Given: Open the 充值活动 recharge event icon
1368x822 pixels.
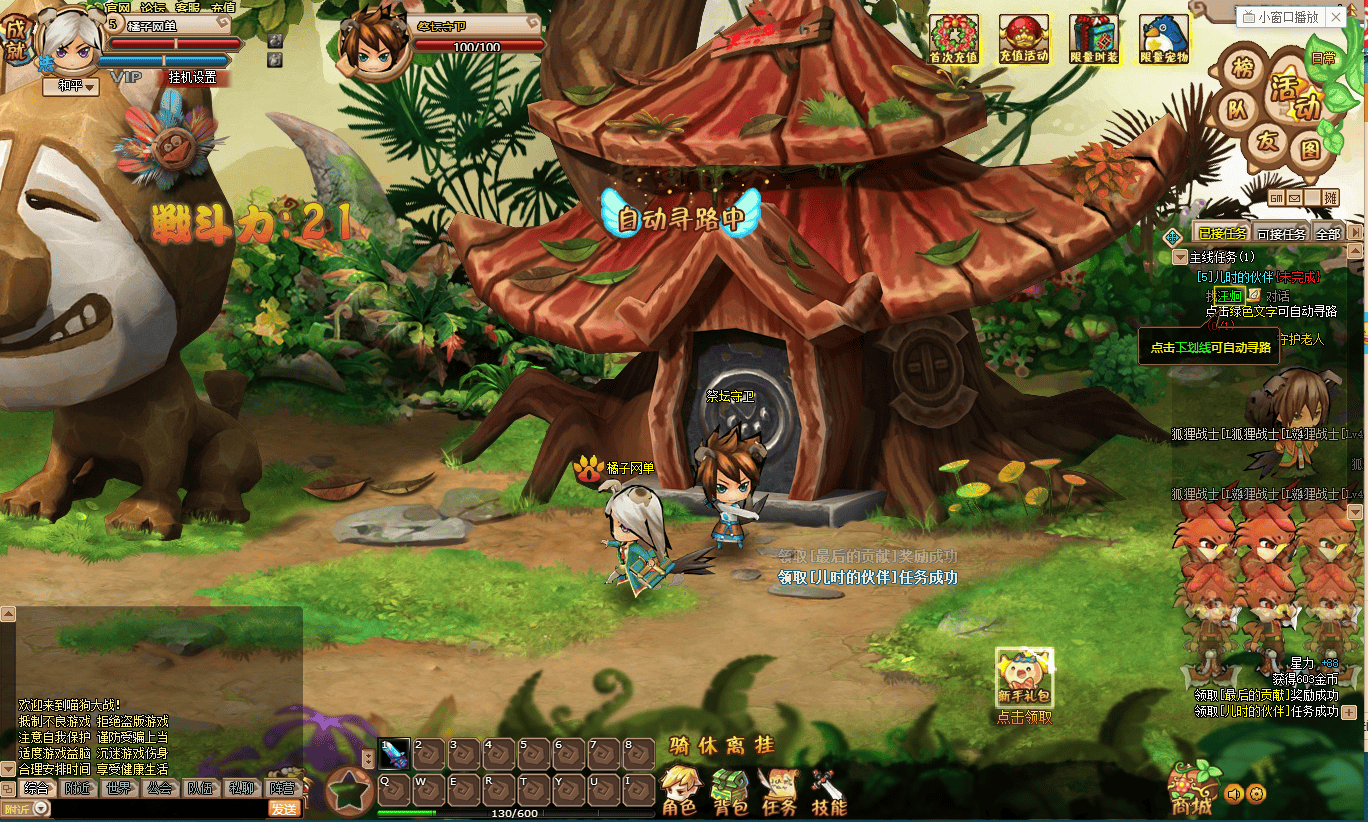Looking at the screenshot, I should click(x=1024, y=39).
